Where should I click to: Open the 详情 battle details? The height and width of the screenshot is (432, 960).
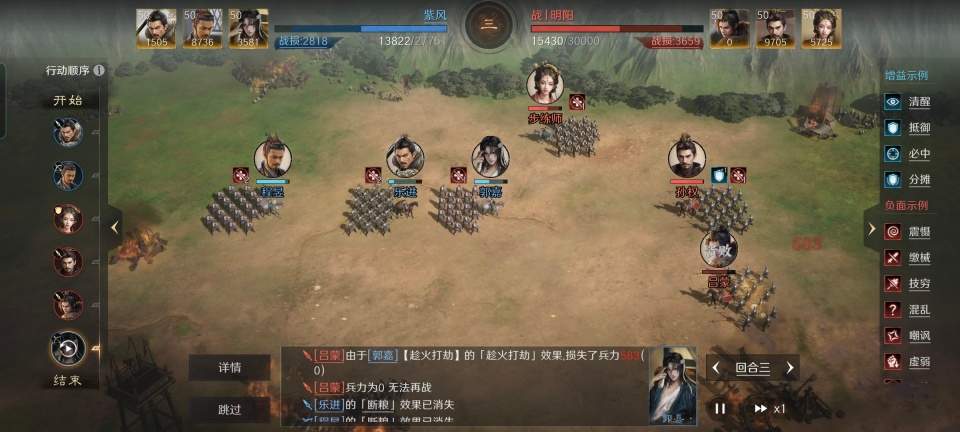point(230,367)
